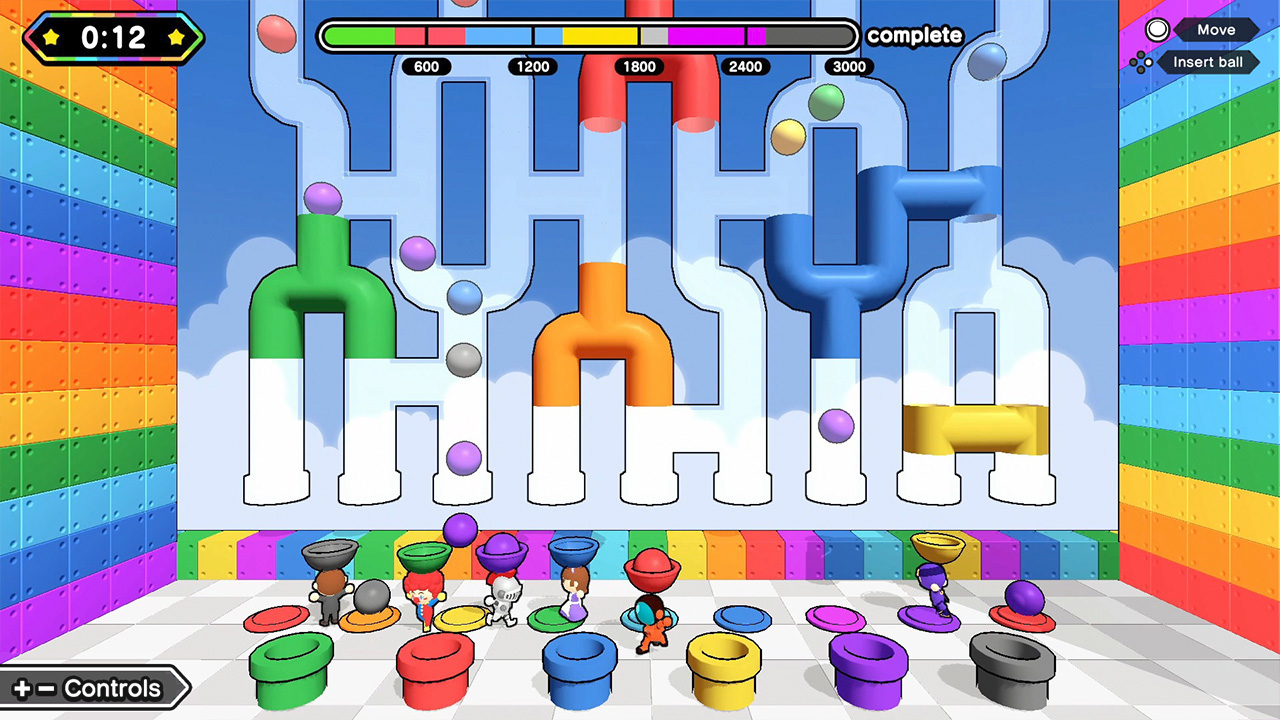1280x720 pixels.
Task: Click the D-pad icon beside Insert ball
Action: pos(1143,62)
